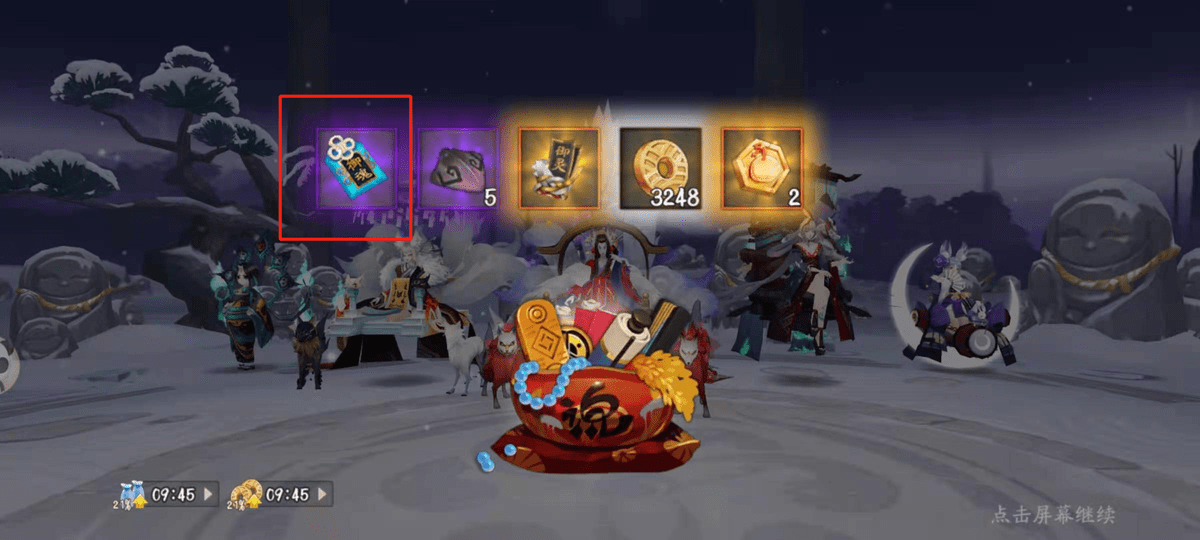Select the 3248 gold coin reward
The height and width of the screenshot is (540, 1200).
(x=661, y=168)
